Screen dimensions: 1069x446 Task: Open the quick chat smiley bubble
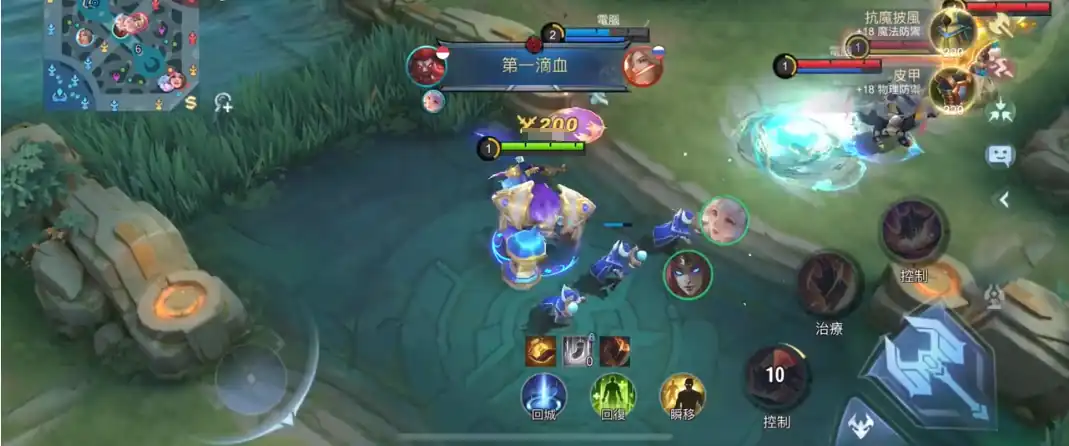point(1000,156)
